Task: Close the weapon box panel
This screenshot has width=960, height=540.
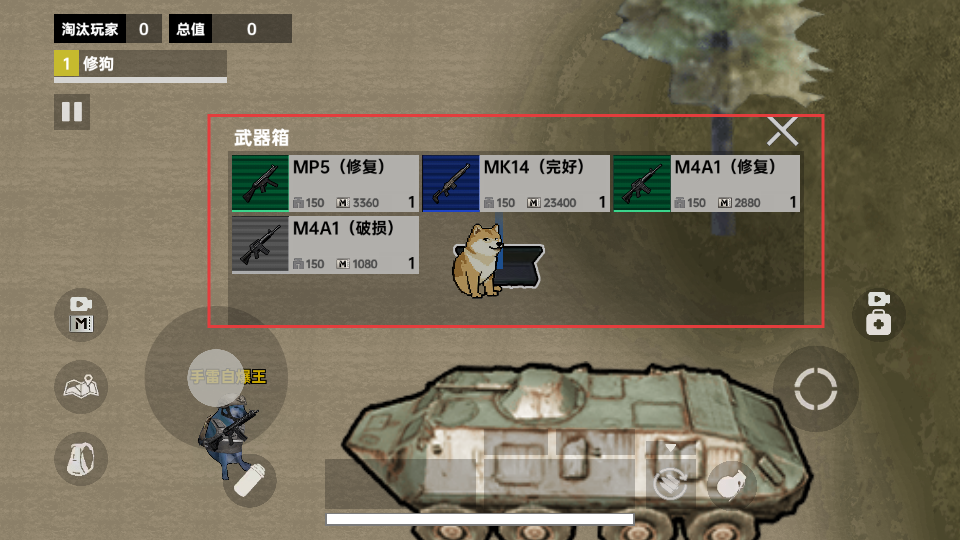Action: [x=782, y=131]
